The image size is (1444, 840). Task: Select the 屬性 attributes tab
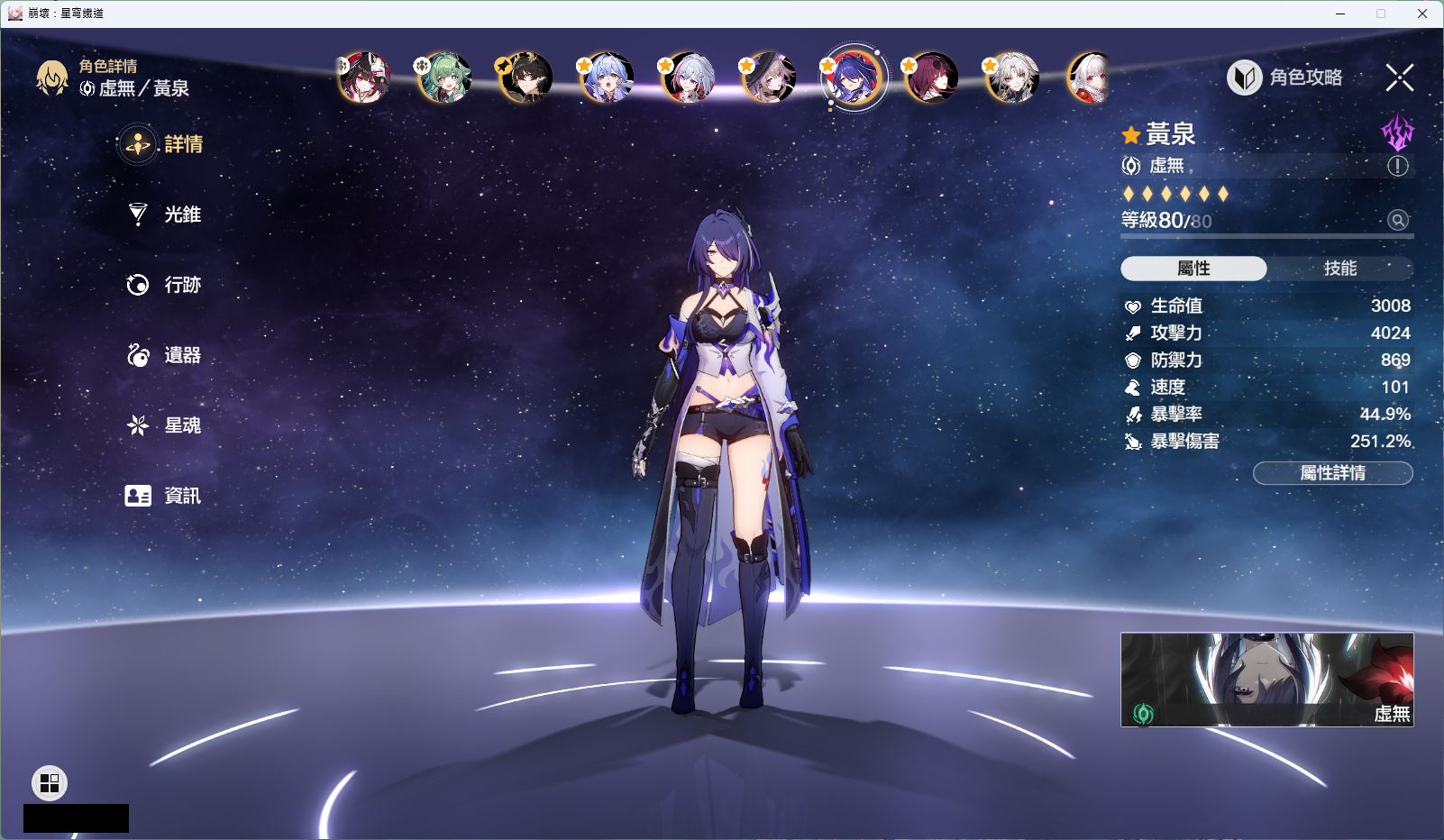[1193, 269]
